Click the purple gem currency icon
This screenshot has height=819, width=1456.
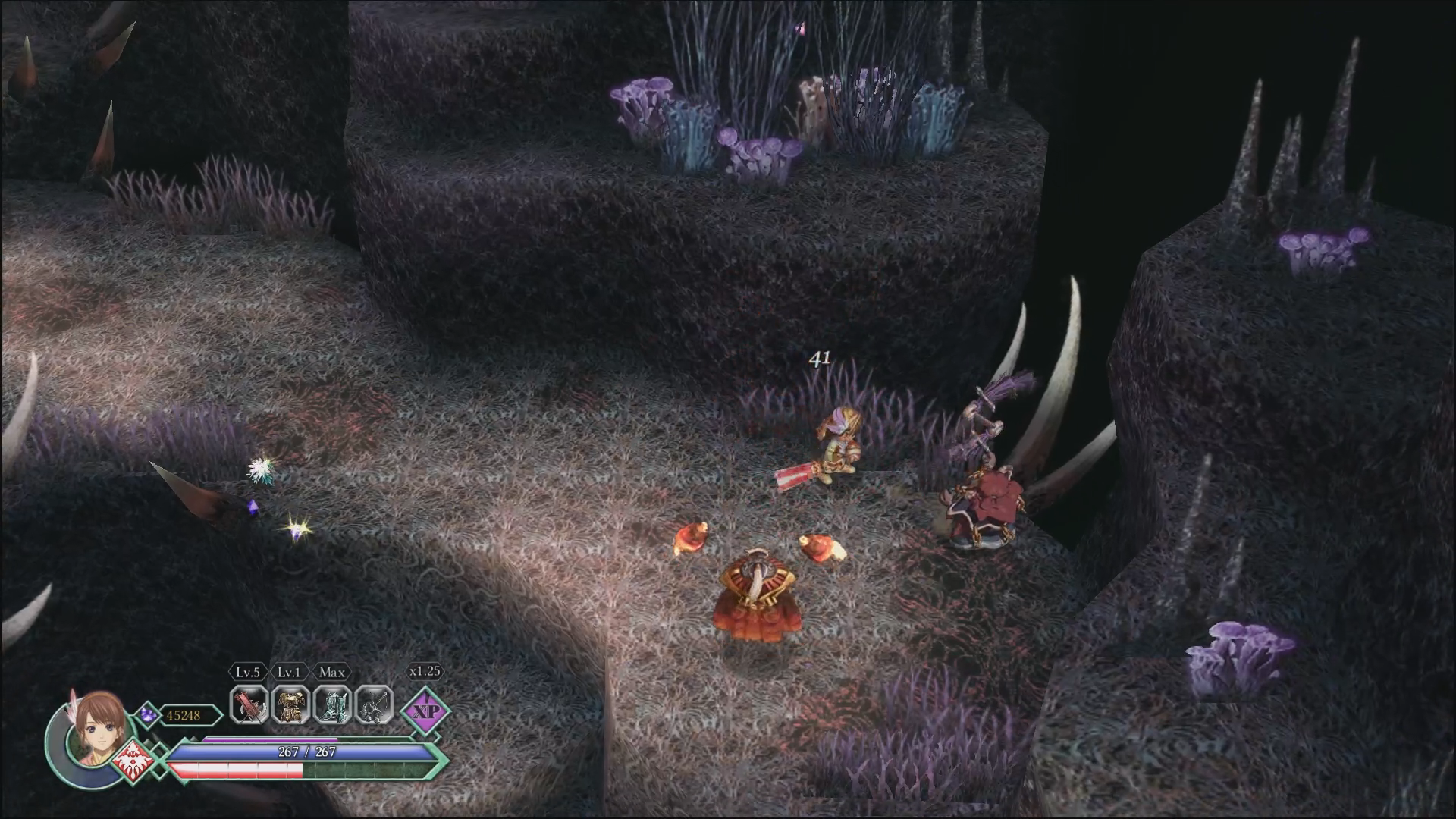point(147,714)
